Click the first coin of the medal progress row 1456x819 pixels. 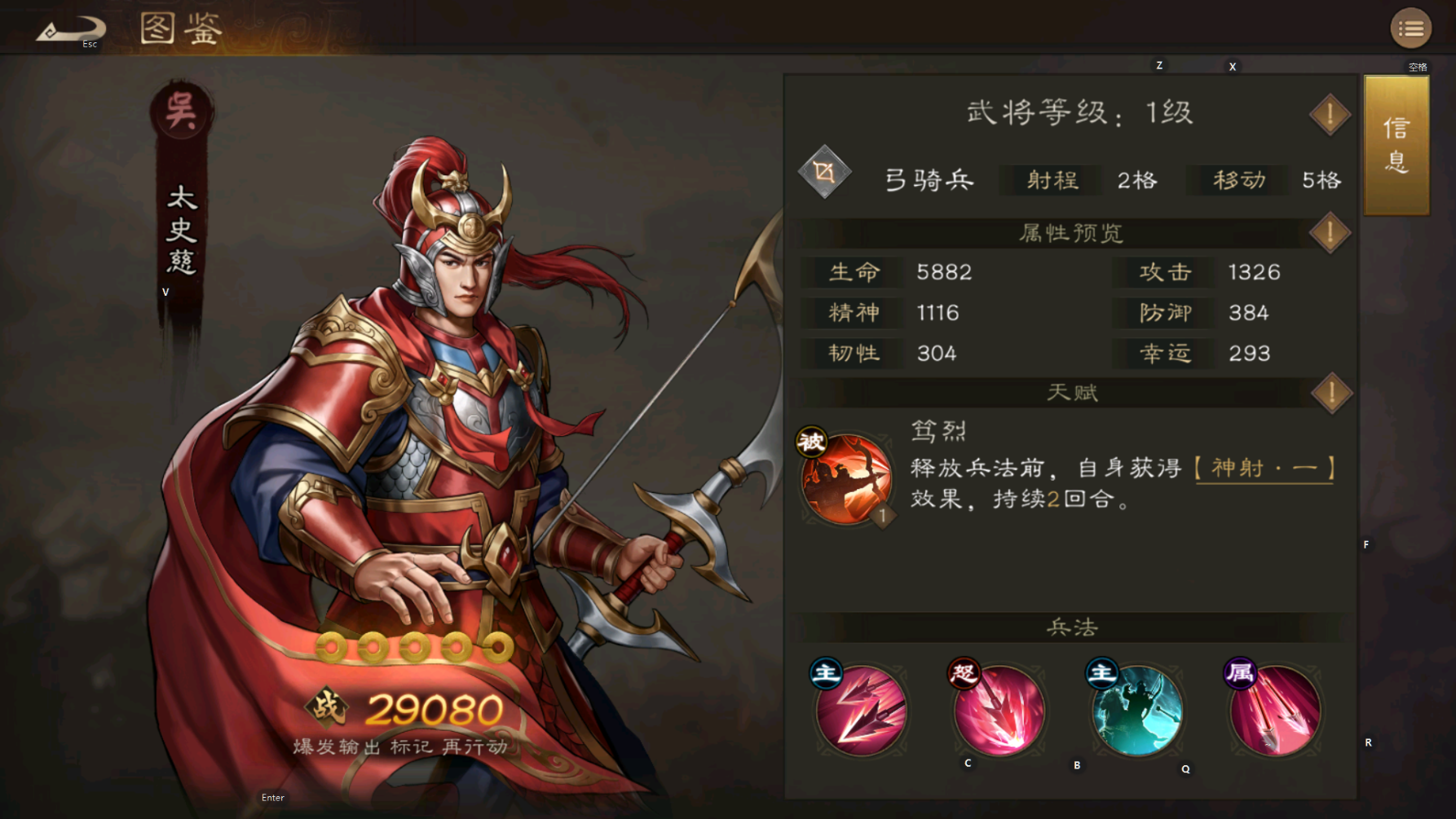(329, 646)
